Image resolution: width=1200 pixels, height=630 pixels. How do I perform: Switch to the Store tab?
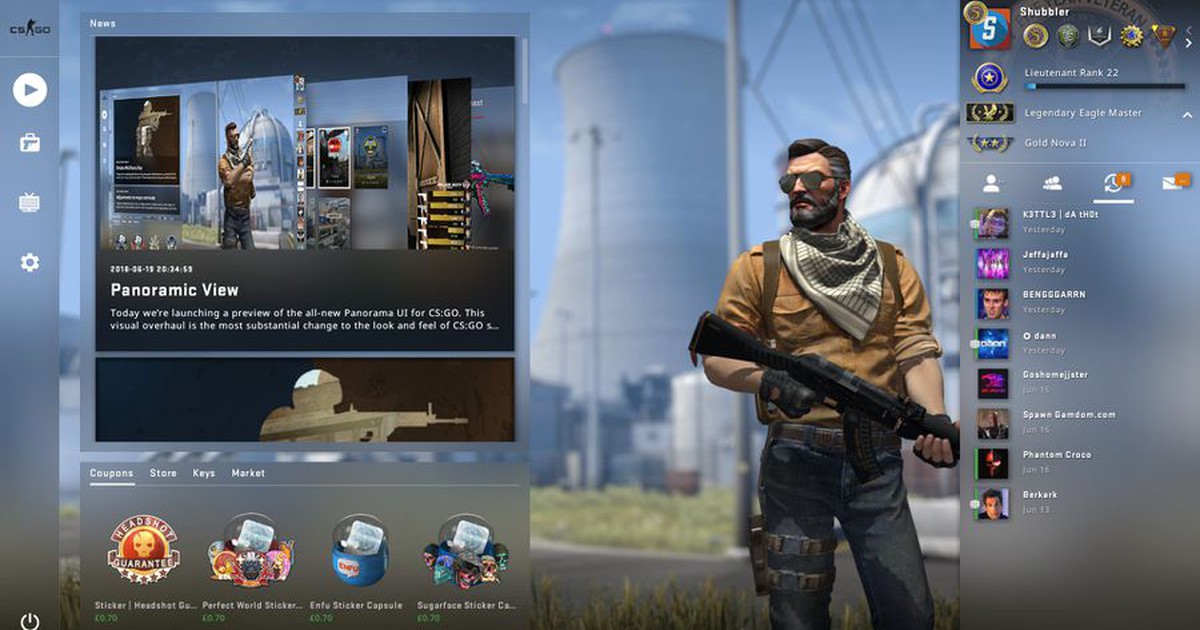tap(163, 473)
